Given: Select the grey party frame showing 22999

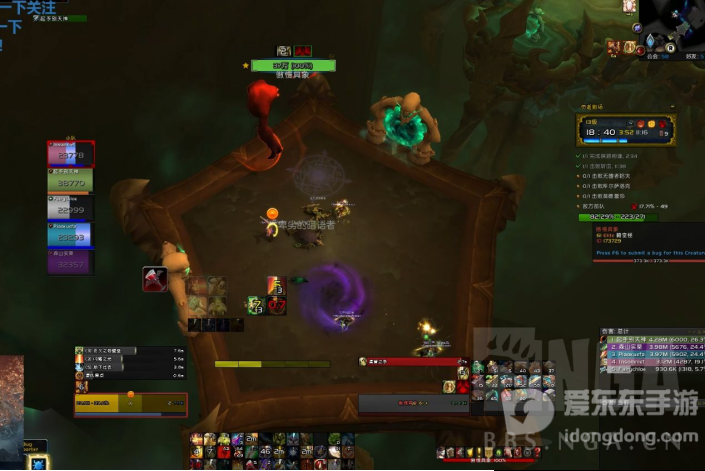Looking at the screenshot, I should pos(70,207).
